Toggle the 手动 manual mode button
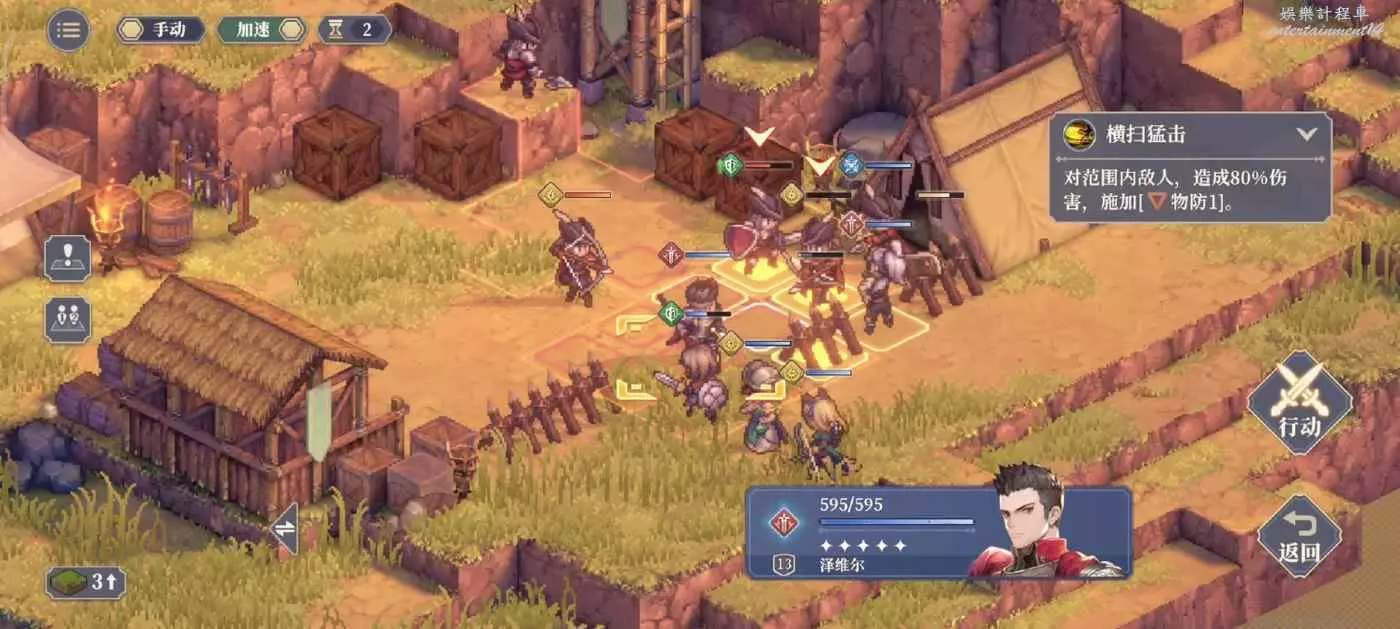This screenshot has height=629, width=1400. pos(161,29)
